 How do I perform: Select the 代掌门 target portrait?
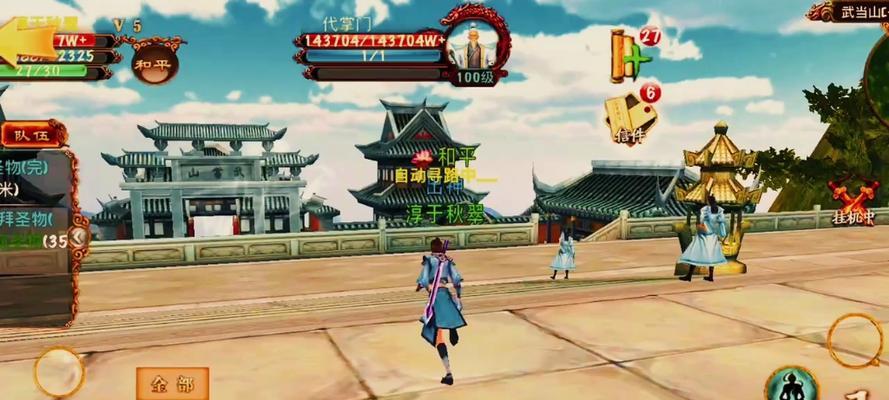coord(468,45)
